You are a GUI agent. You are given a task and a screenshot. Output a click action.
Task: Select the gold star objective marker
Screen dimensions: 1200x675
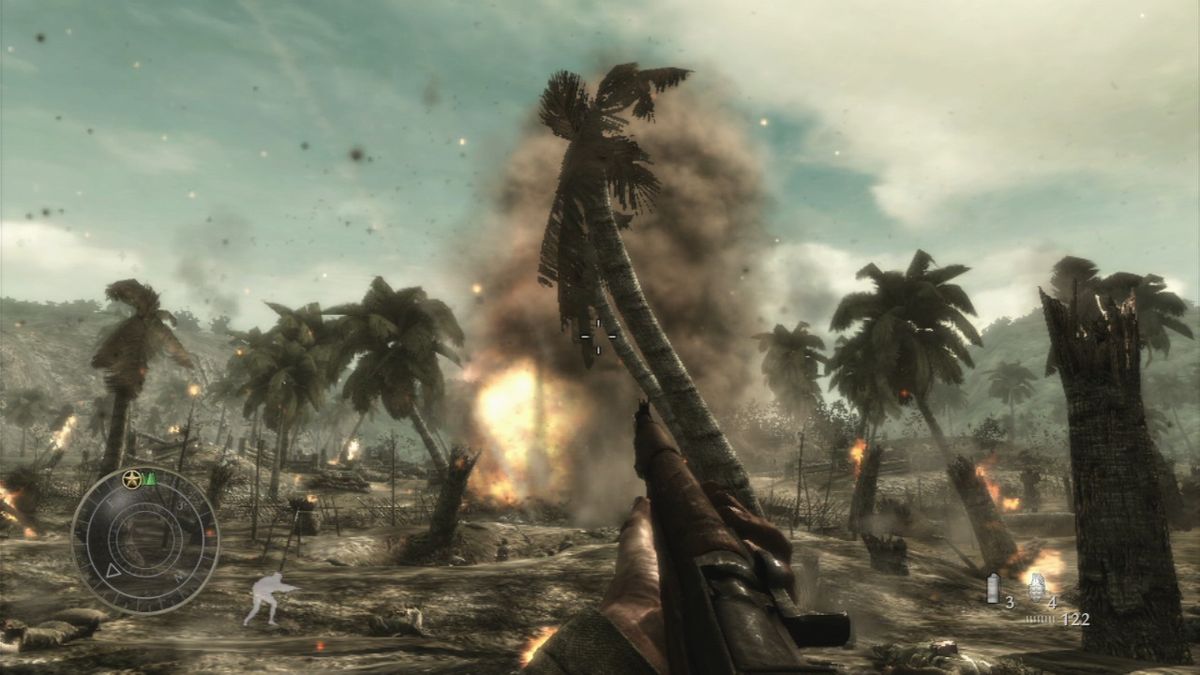click(131, 480)
